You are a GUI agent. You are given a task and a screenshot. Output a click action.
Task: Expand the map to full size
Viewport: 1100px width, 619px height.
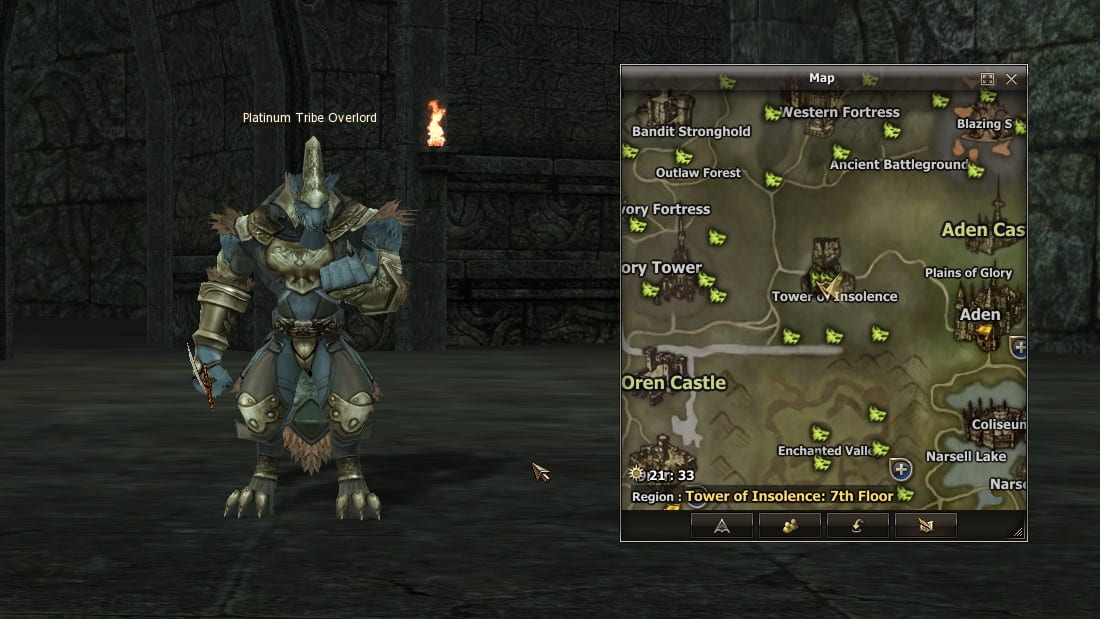coord(987,79)
